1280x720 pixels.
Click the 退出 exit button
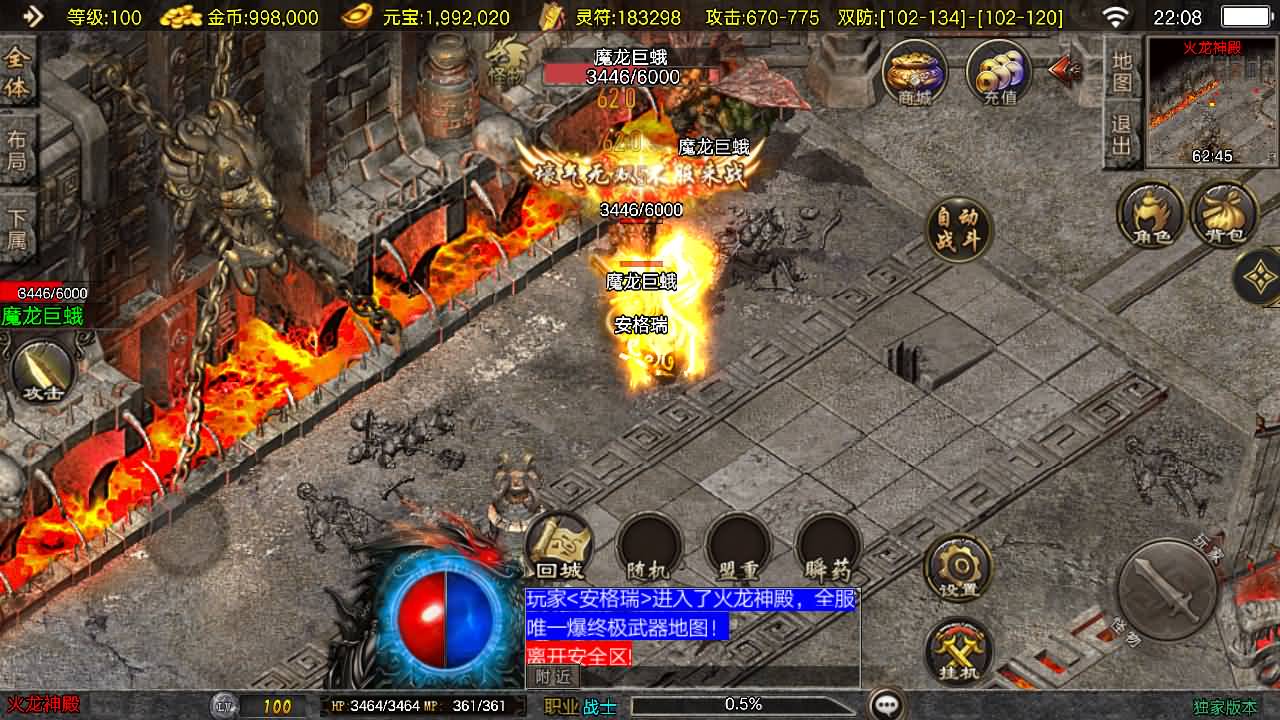pos(1123,136)
